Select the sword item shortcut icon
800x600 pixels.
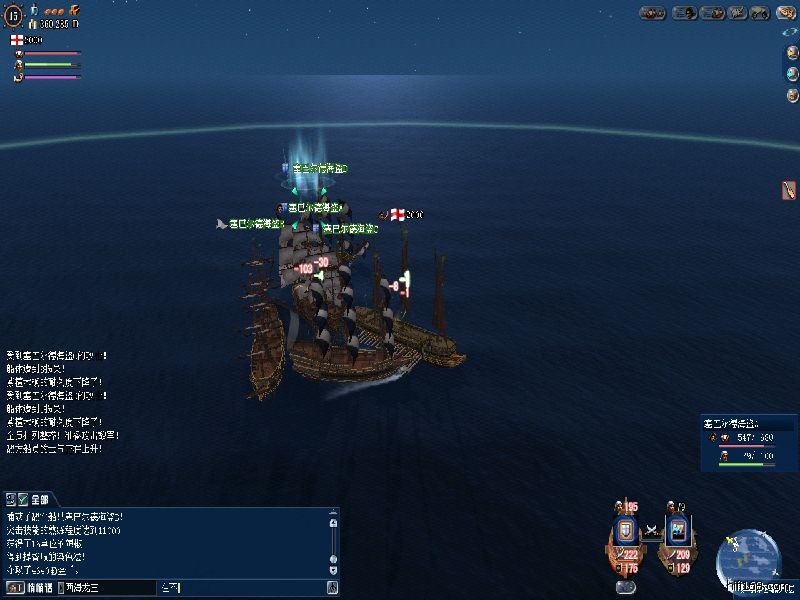point(789,189)
